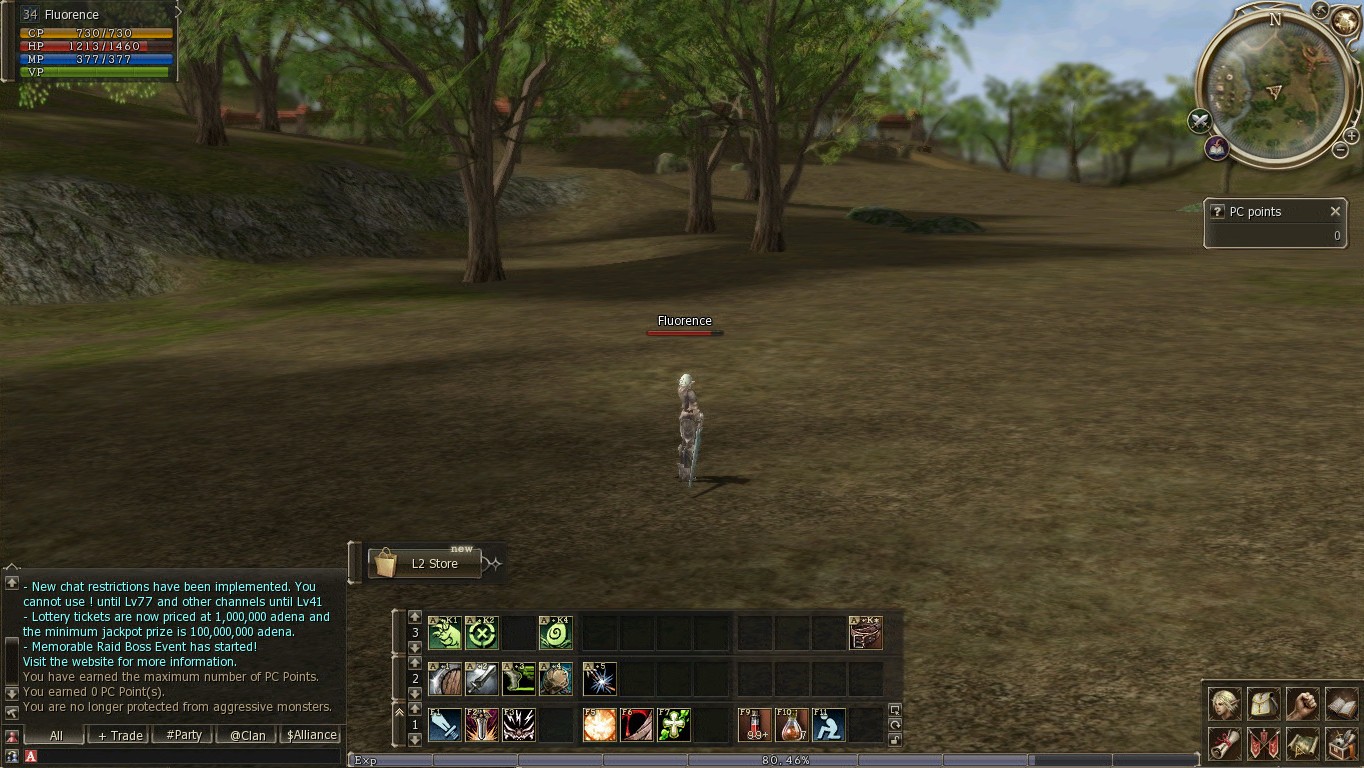This screenshot has height=768, width=1364.
Task: Open the Character Info face icon
Action: (1225, 704)
